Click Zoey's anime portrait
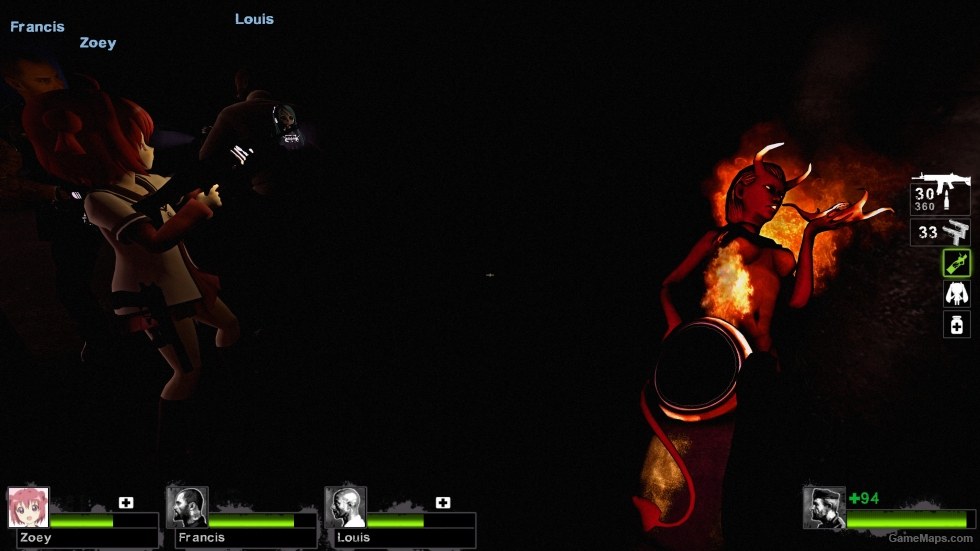Viewport: 980px width, 551px height. click(x=28, y=507)
